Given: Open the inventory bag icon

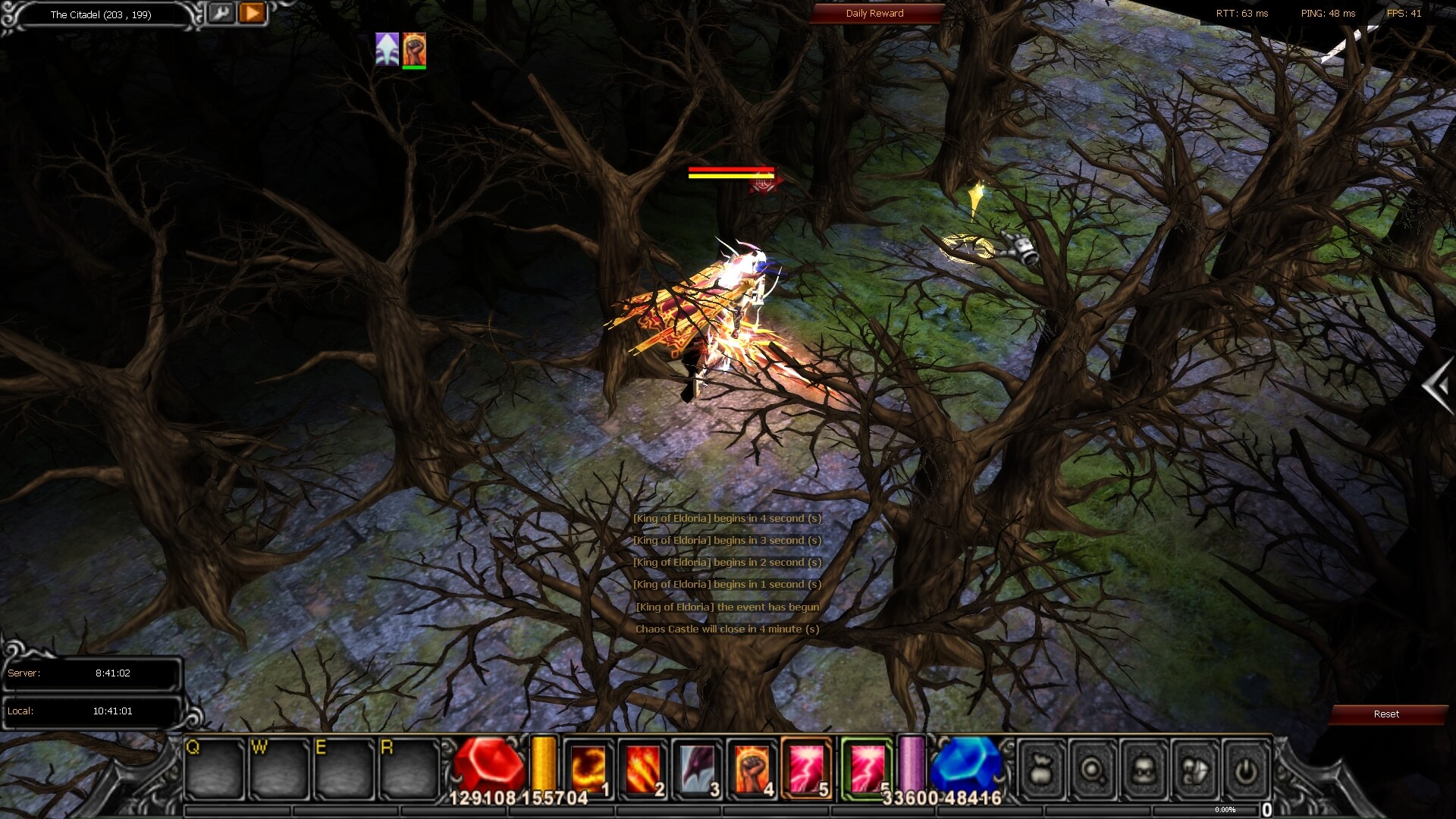Looking at the screenshot, I should click(1042, 770).
